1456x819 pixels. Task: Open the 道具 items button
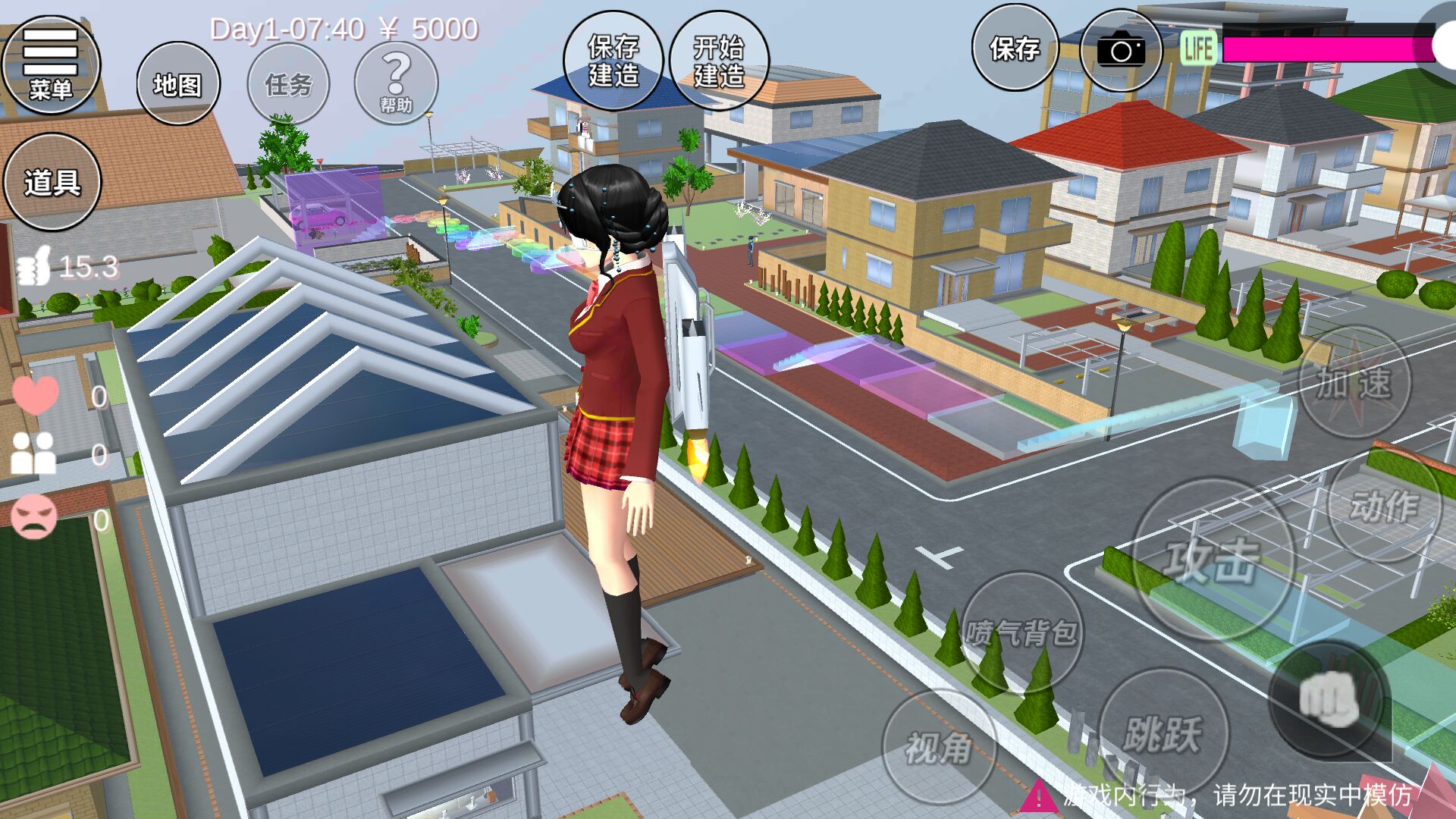pos(52,182)
